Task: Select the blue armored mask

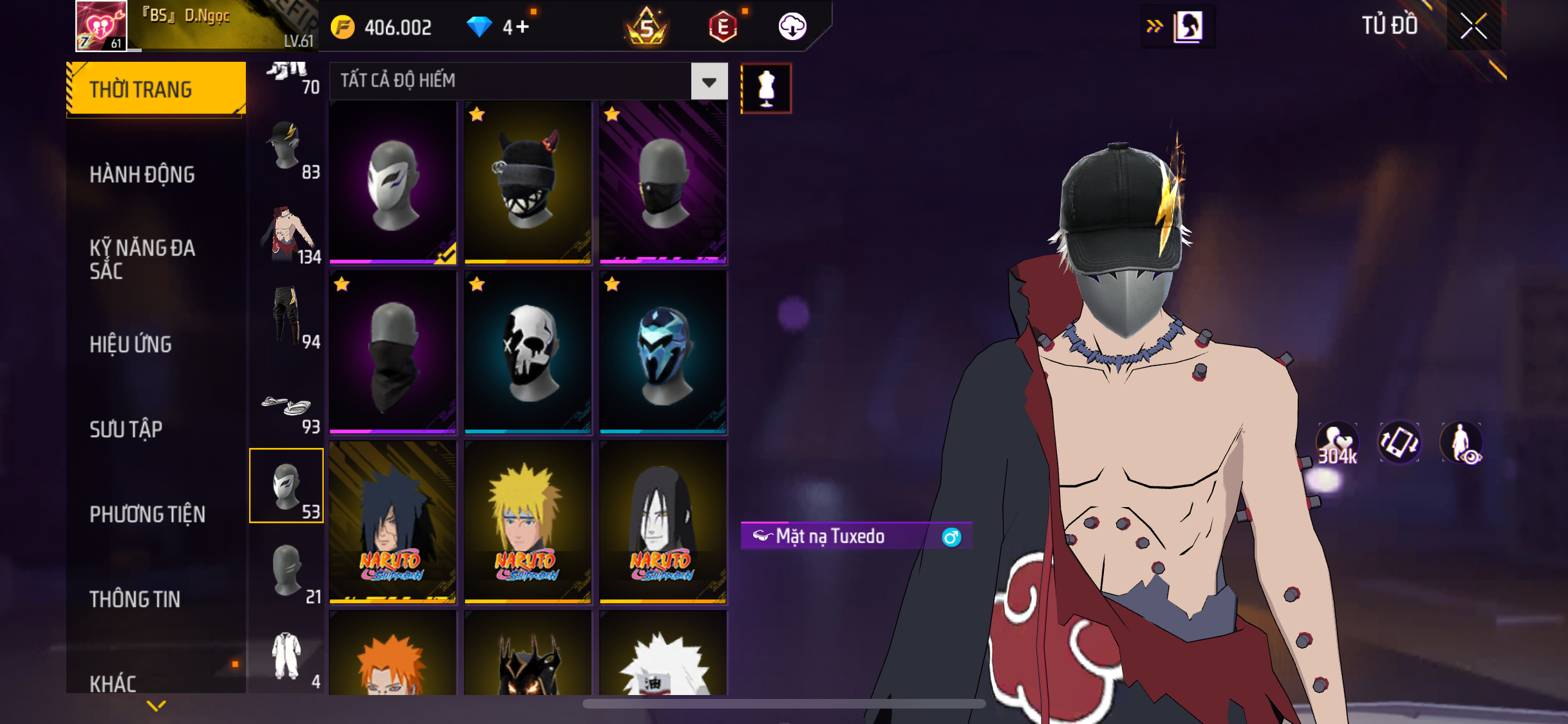Action: tap(663, 352)
